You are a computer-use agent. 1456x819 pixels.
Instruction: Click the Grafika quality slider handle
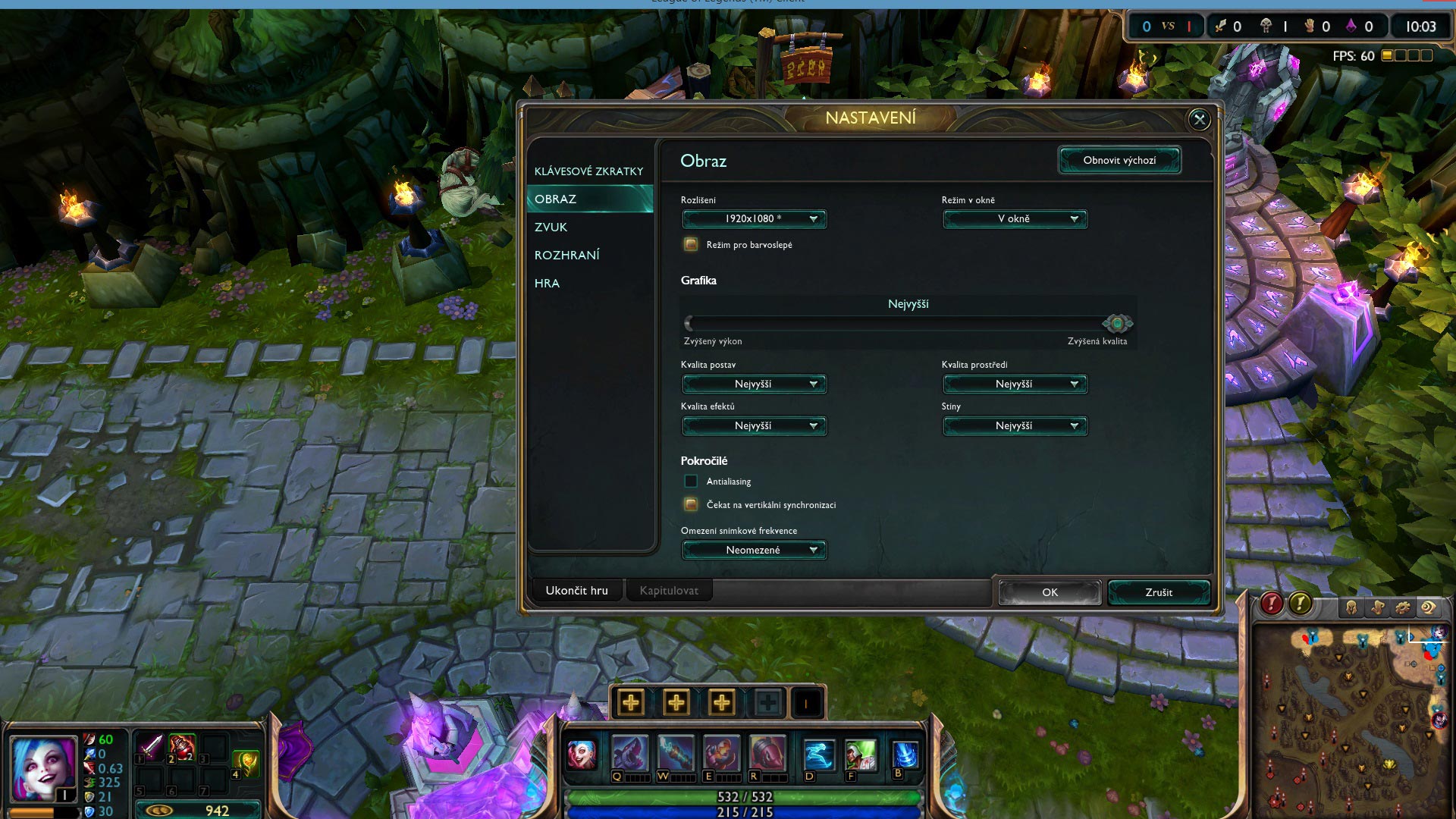coord(1117,324)
